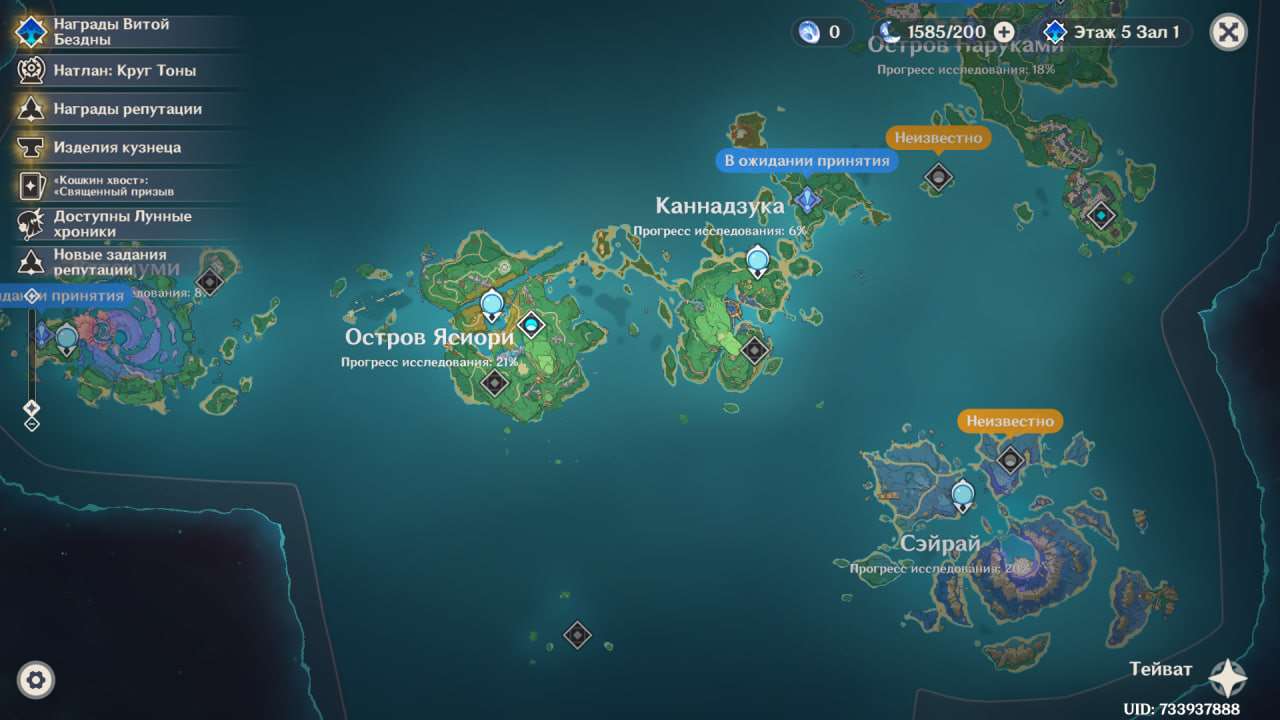1280x720 pixels.
Task: Click the В ожидании принятия quest marker
Action: coord(807,199)
